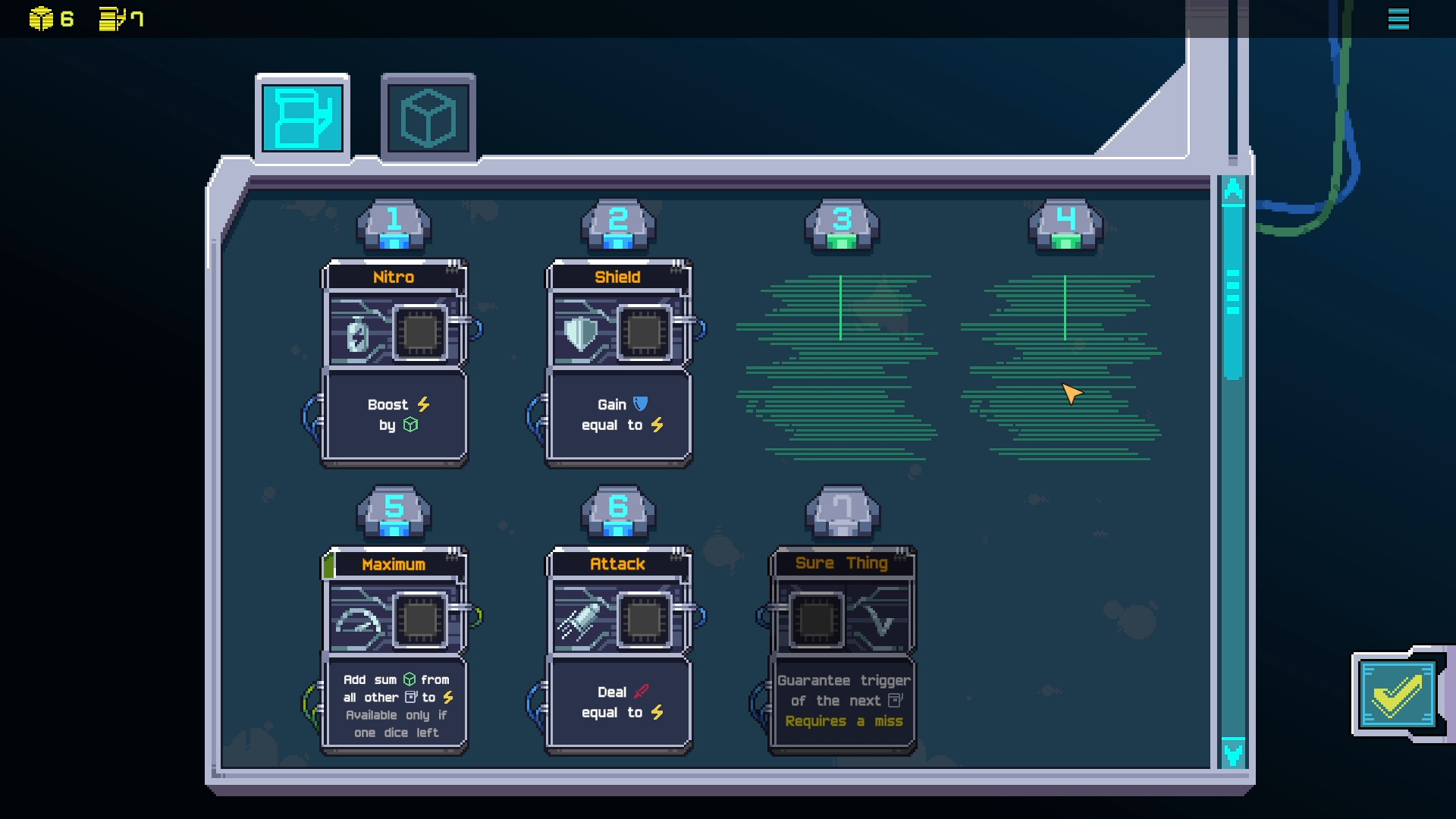The width and height of the screenshot is (1456, 819).
Task: Click the speedometer icon on the Maximum card
Action: tap(356, 619)
